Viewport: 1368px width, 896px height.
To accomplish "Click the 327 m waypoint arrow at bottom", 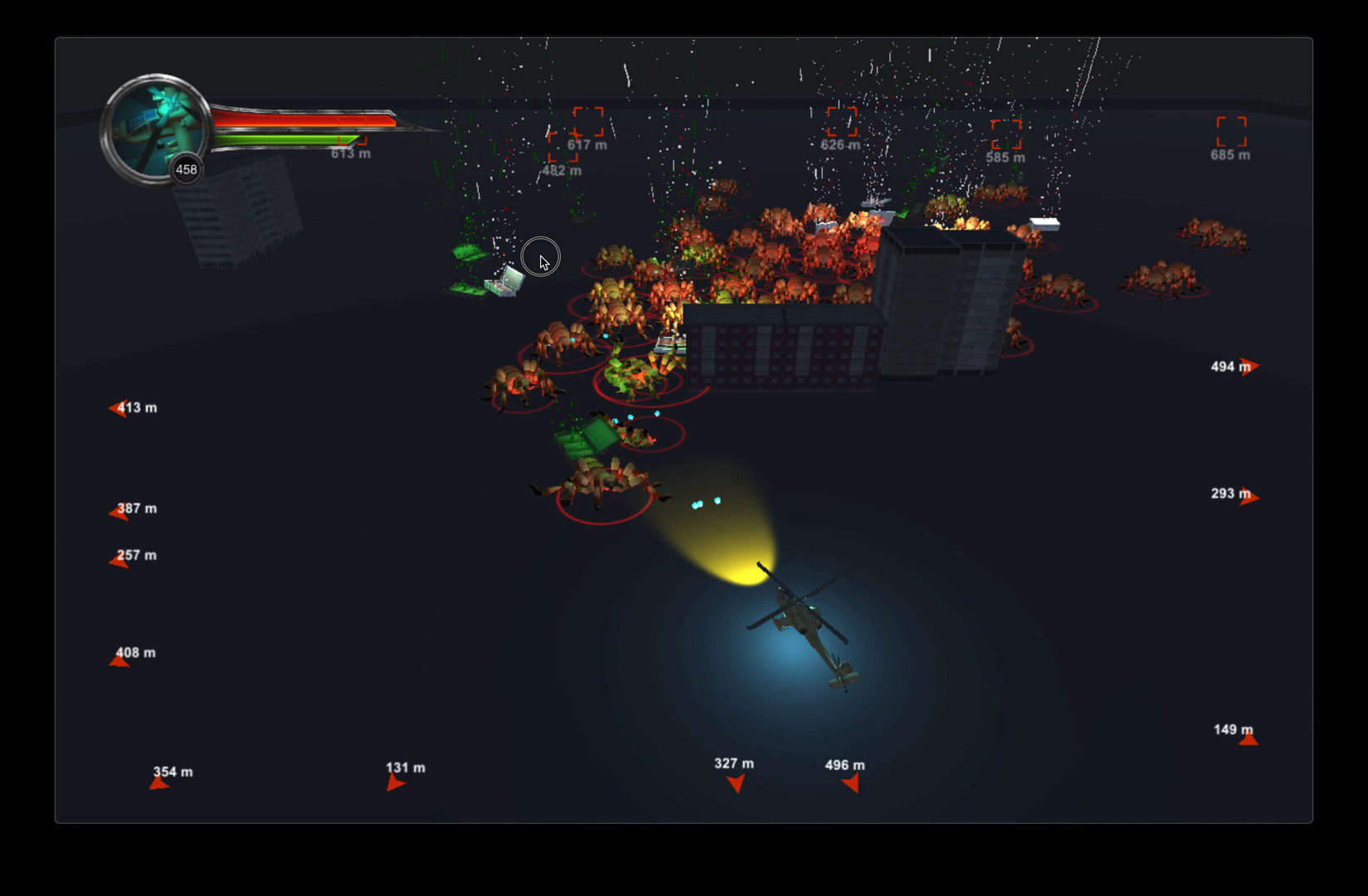I will 735,782.
